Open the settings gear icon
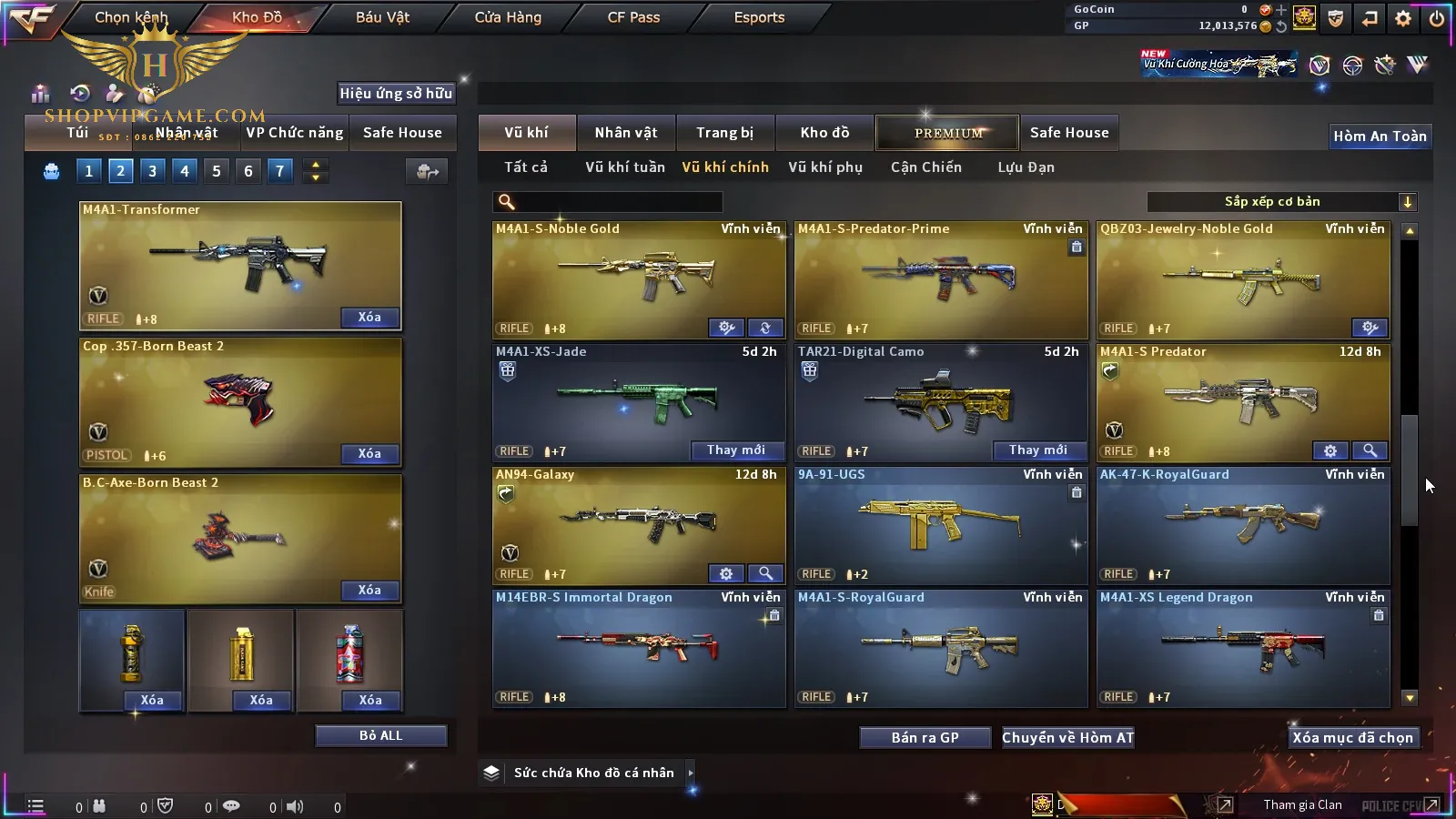 coord(1403,18)
